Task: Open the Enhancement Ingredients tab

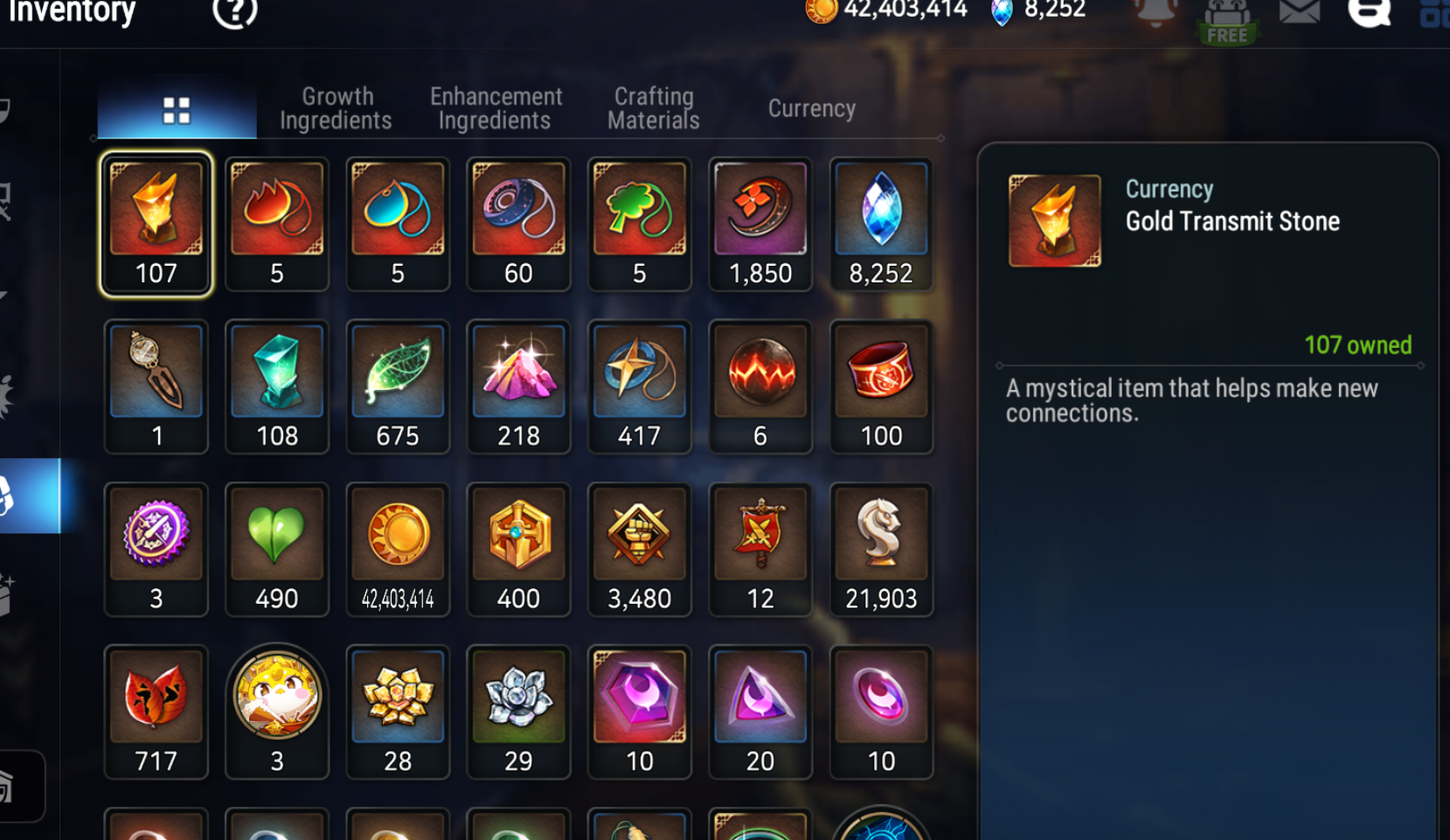Action: 496,108
